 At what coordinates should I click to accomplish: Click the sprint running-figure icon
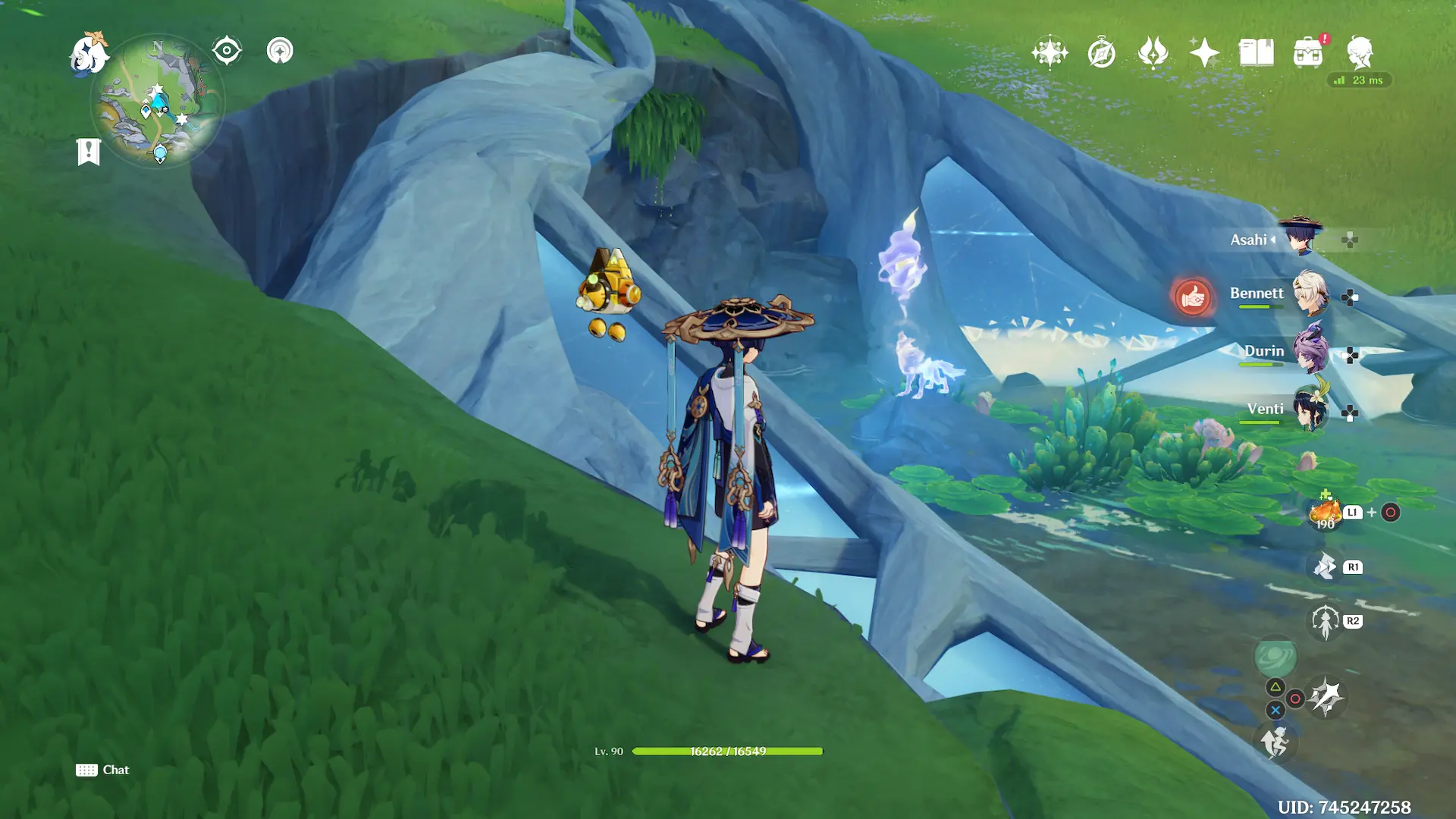[x=1276, y=742]
